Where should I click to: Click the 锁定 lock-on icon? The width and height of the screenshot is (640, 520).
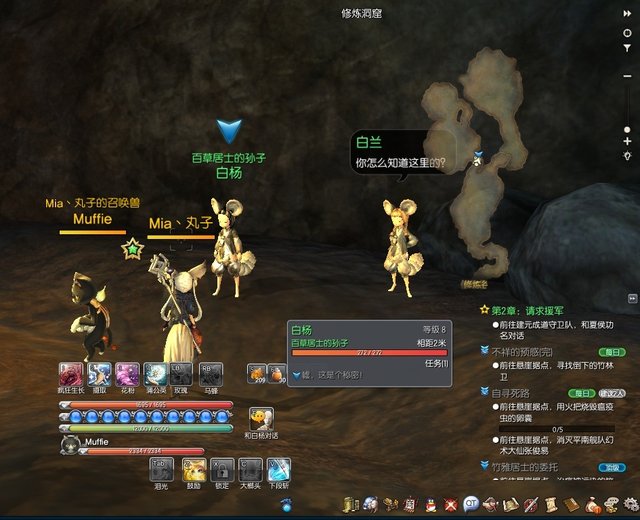[x=222, y=469]
